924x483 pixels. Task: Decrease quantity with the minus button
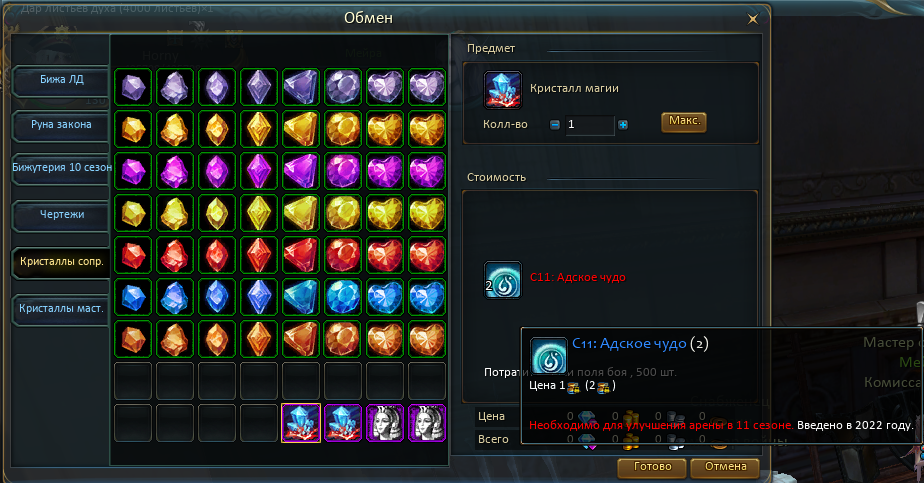point(555,125)
